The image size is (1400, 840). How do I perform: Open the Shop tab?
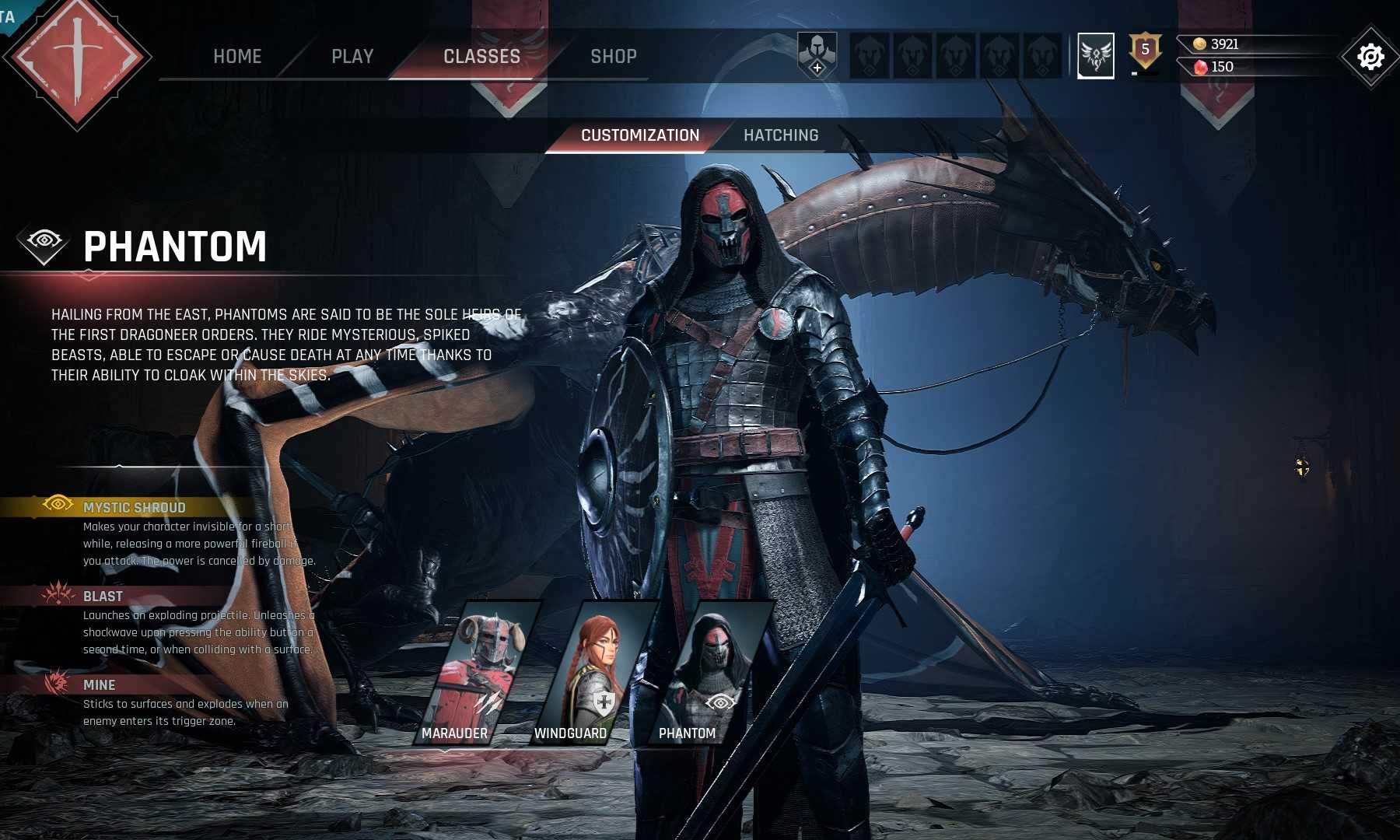[613, 56]
